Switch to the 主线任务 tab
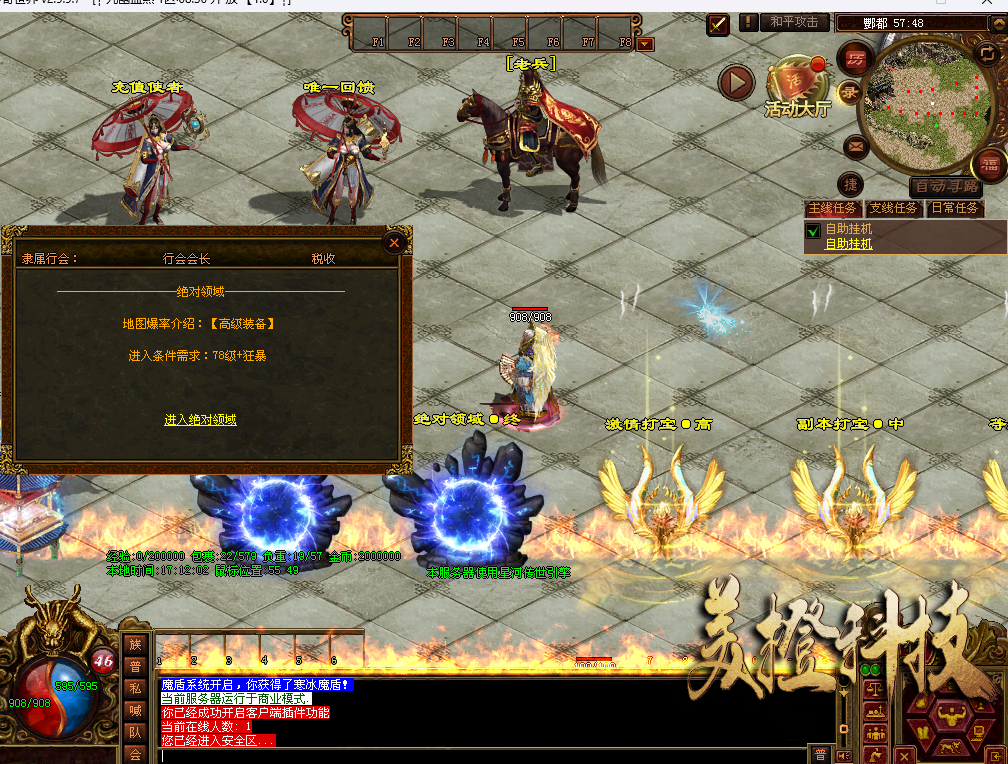Screen dimensions: 1008x764 [x=833, y=209]
